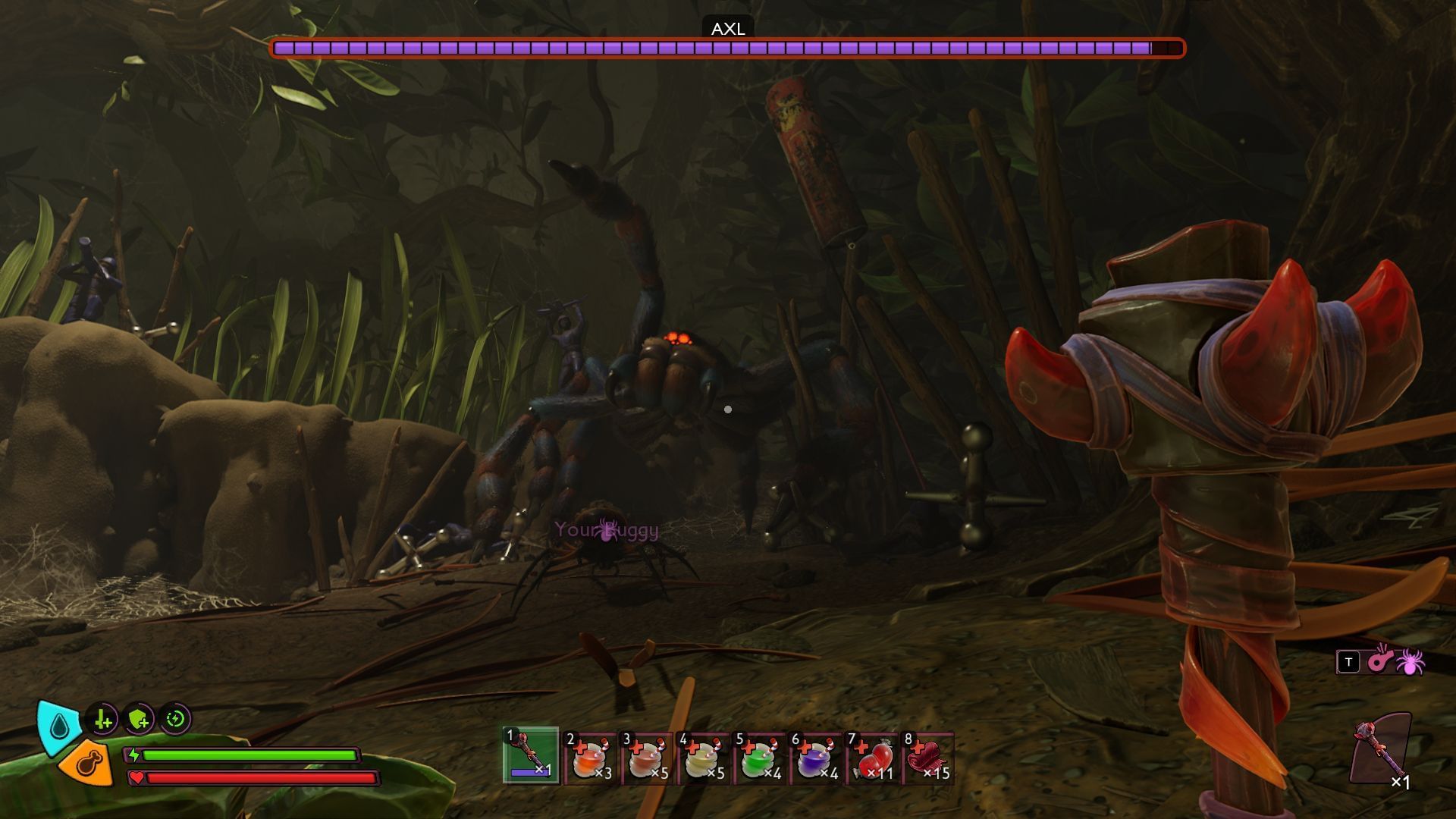
Task: Select the club weapon in hotbar slot 1
Action: coord(531,755)
